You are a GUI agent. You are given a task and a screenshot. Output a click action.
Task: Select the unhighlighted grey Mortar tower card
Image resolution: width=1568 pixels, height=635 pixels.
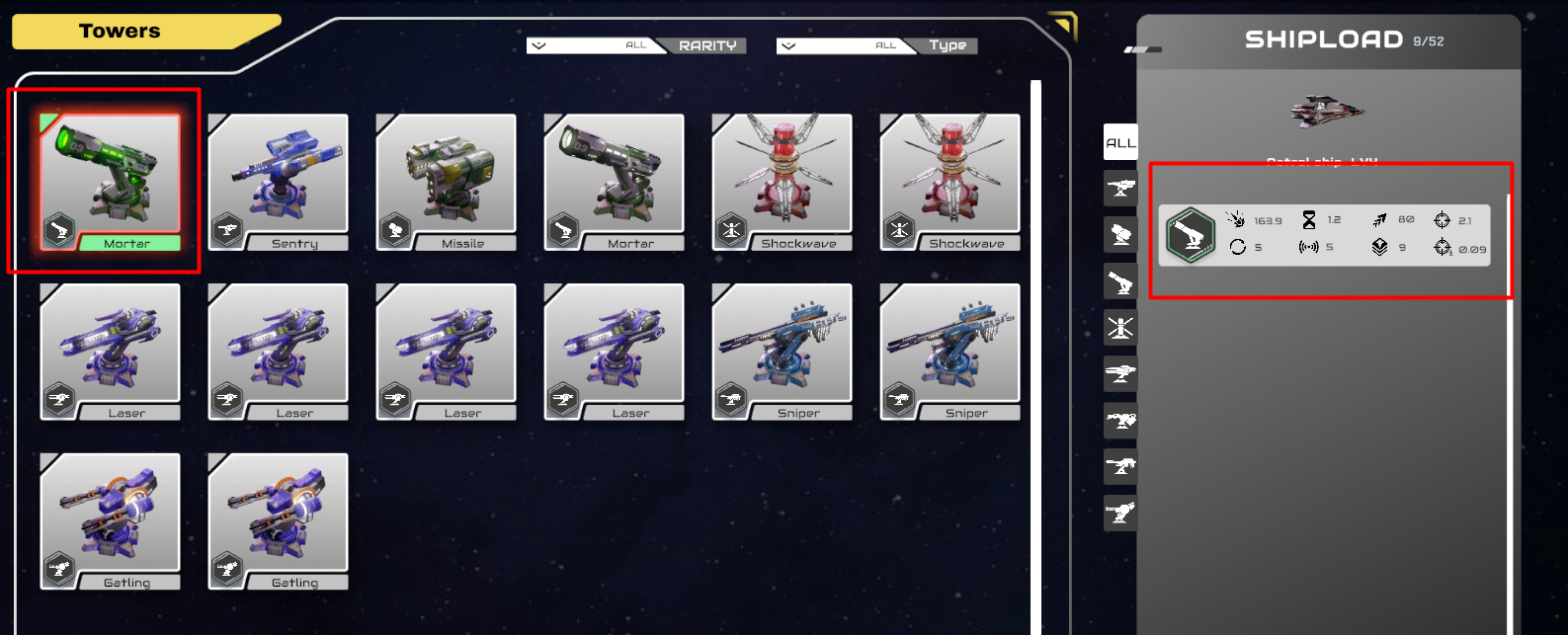click(x=614, y=180)
